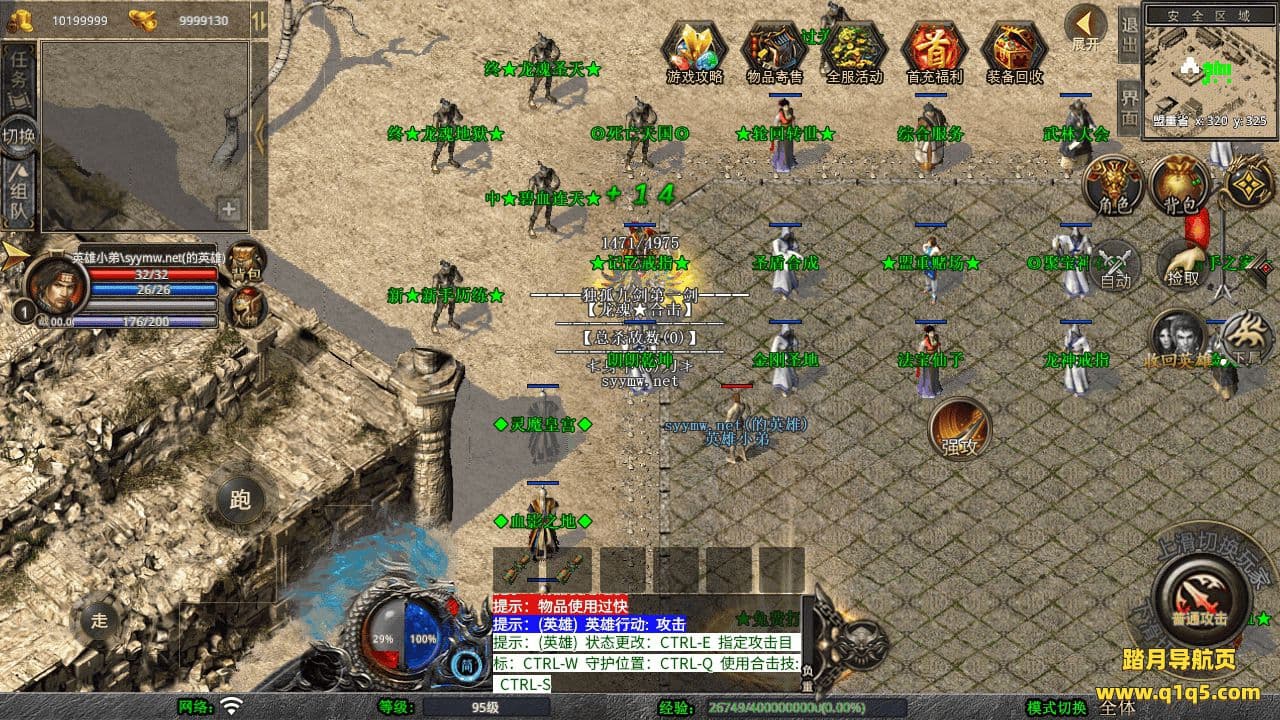Tap the 跑 run button
1280x720 pixels.
point(241,499)
